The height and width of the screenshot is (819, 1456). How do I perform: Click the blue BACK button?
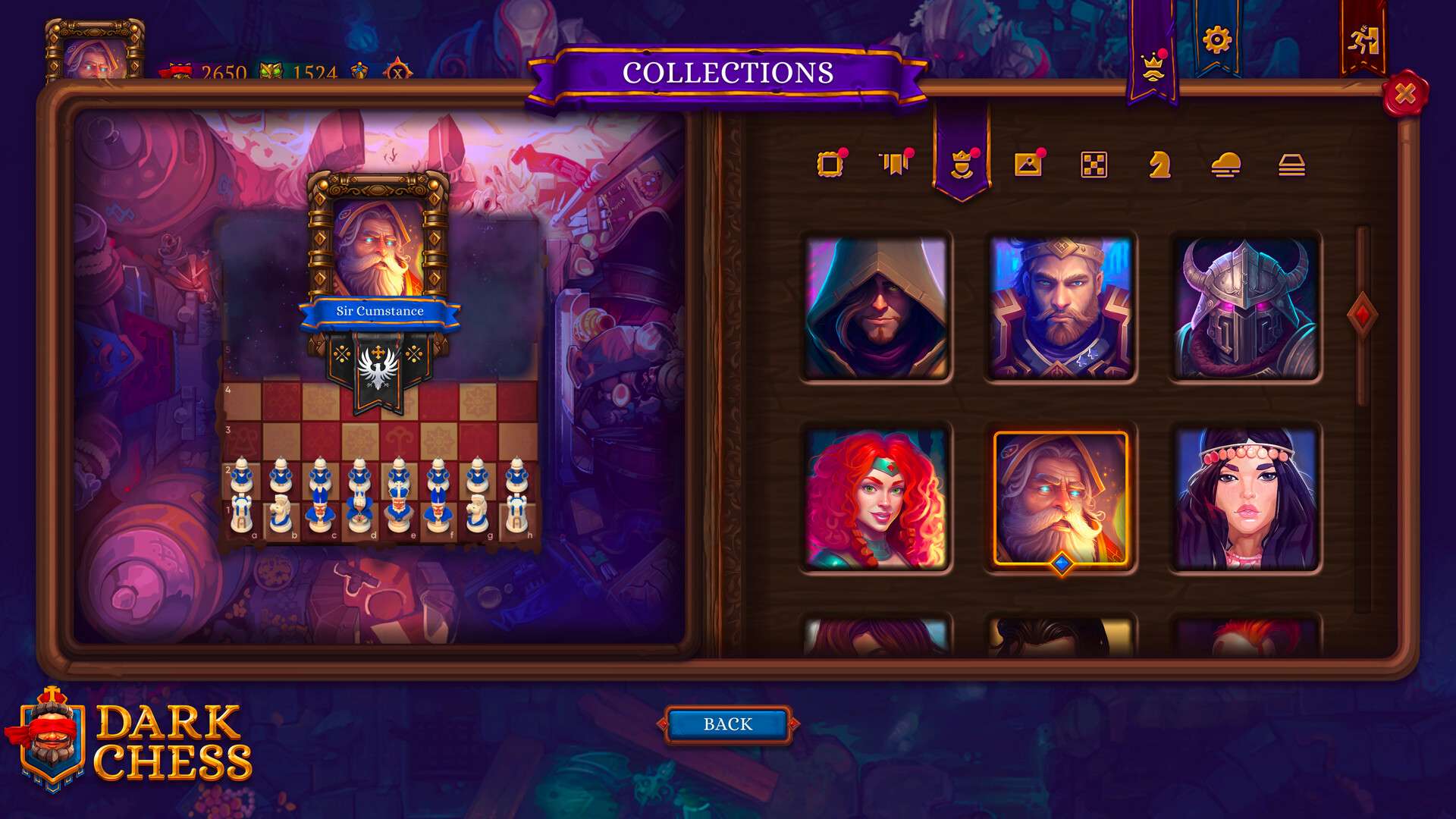tap(728, 724)
